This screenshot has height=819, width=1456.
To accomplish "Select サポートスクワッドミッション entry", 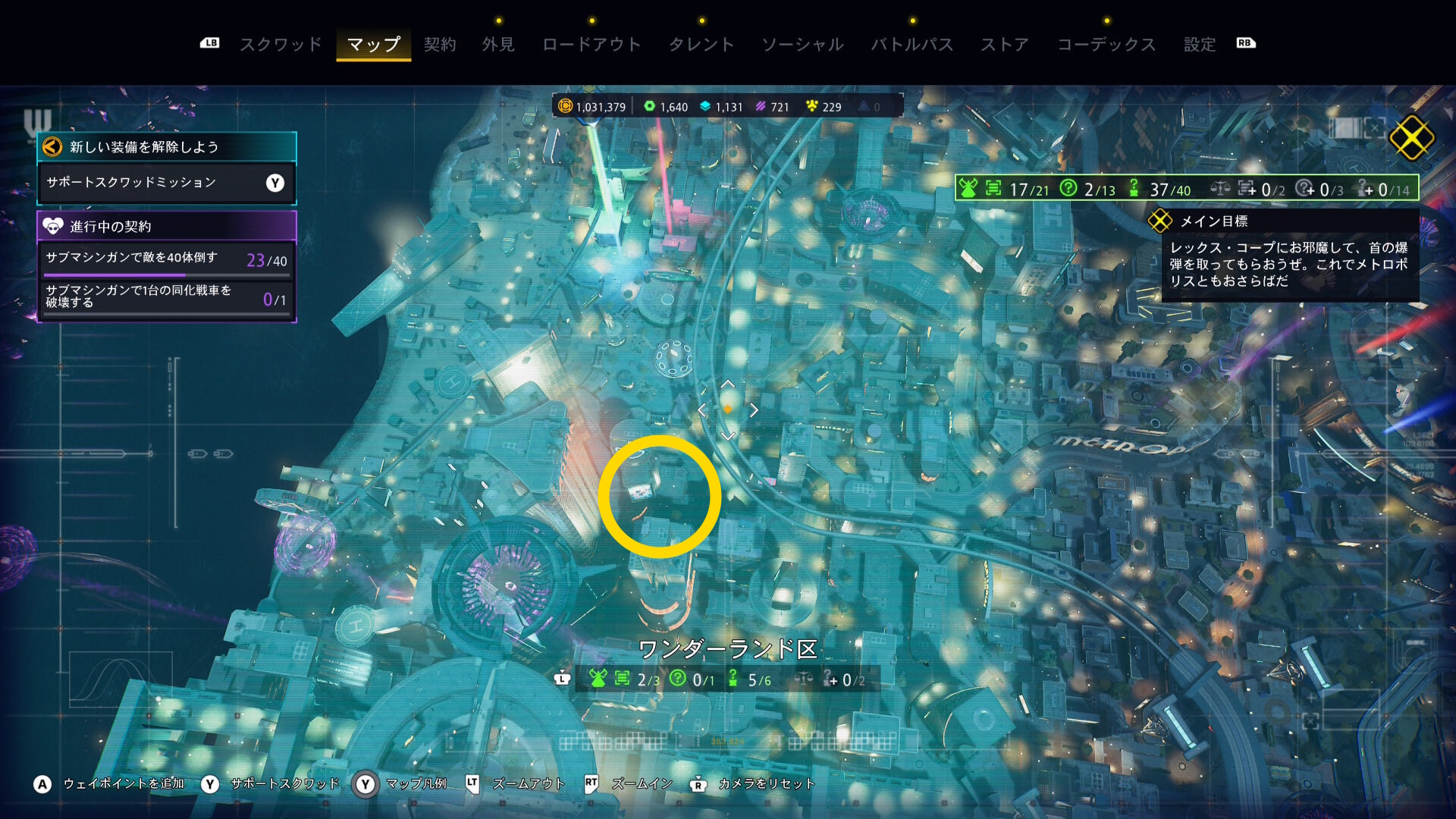I will (x=166, y=183).
